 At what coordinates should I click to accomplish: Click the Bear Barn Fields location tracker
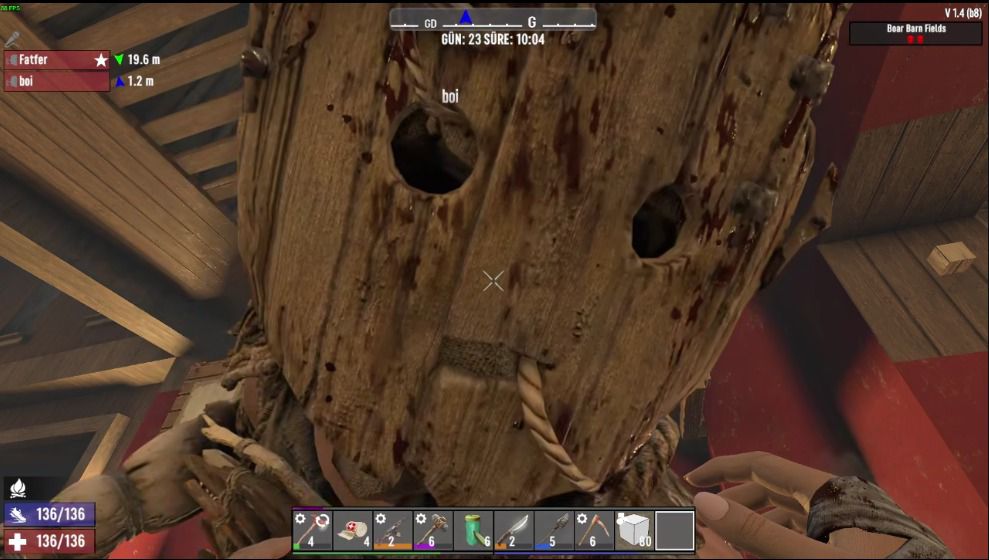point(915,33)
